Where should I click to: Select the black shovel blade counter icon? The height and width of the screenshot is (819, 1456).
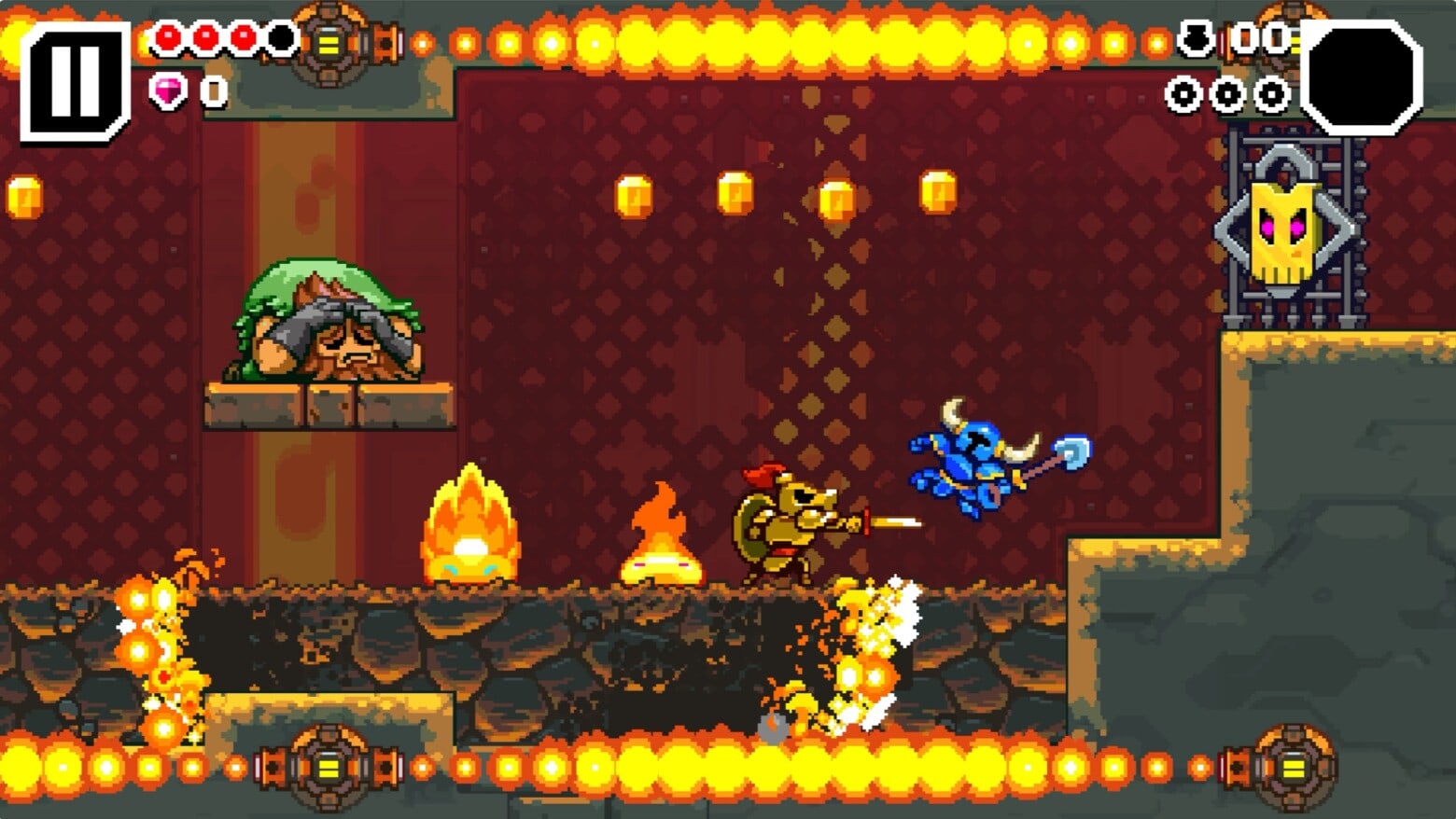click(1197, 37)
